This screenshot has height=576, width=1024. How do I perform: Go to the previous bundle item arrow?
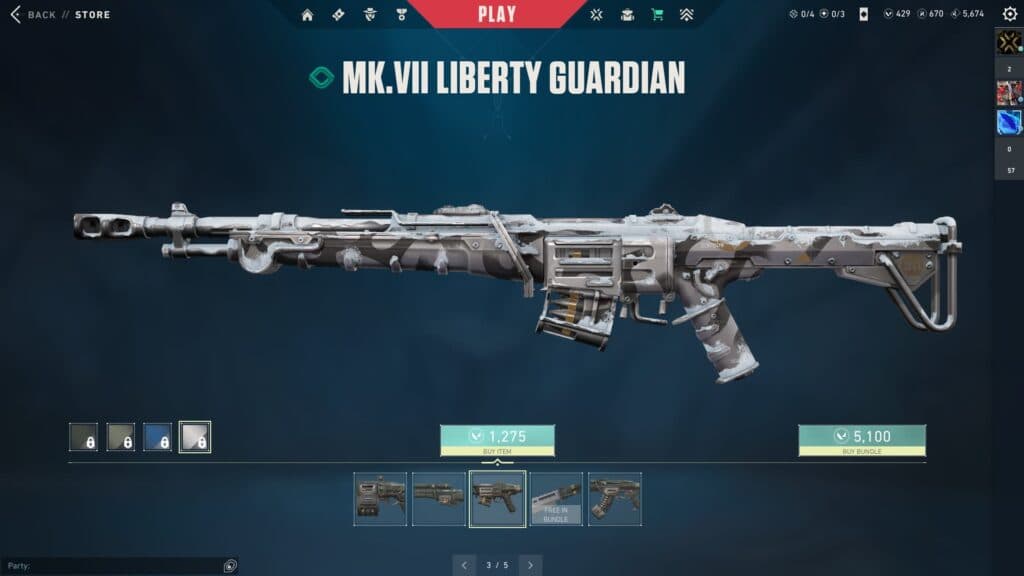tap(465, 565)
